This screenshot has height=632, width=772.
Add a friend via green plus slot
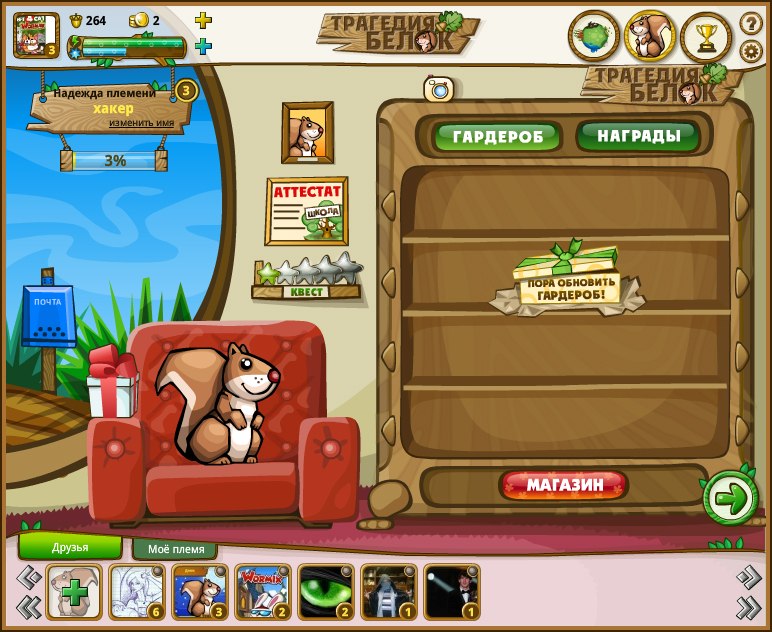coord(74,591)
